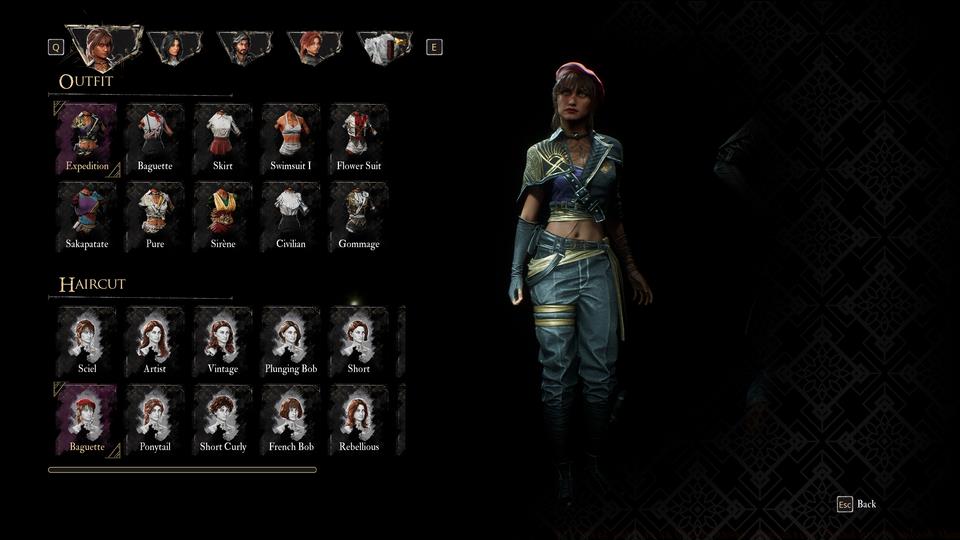Pick the Gommage outfit
Viewport: 960px width, 540px height.
coord(359,216)
